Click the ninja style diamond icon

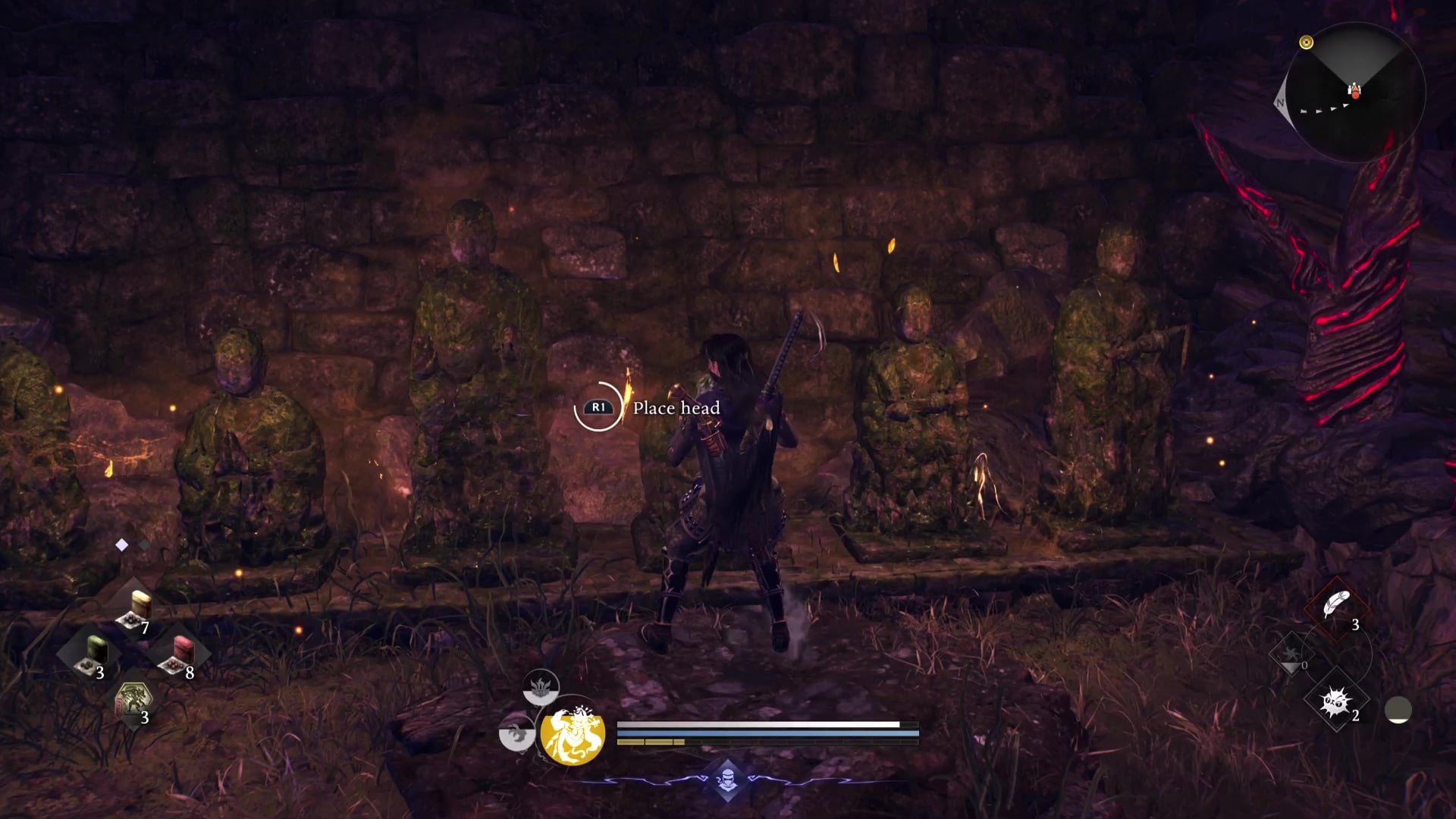(727, 779)
